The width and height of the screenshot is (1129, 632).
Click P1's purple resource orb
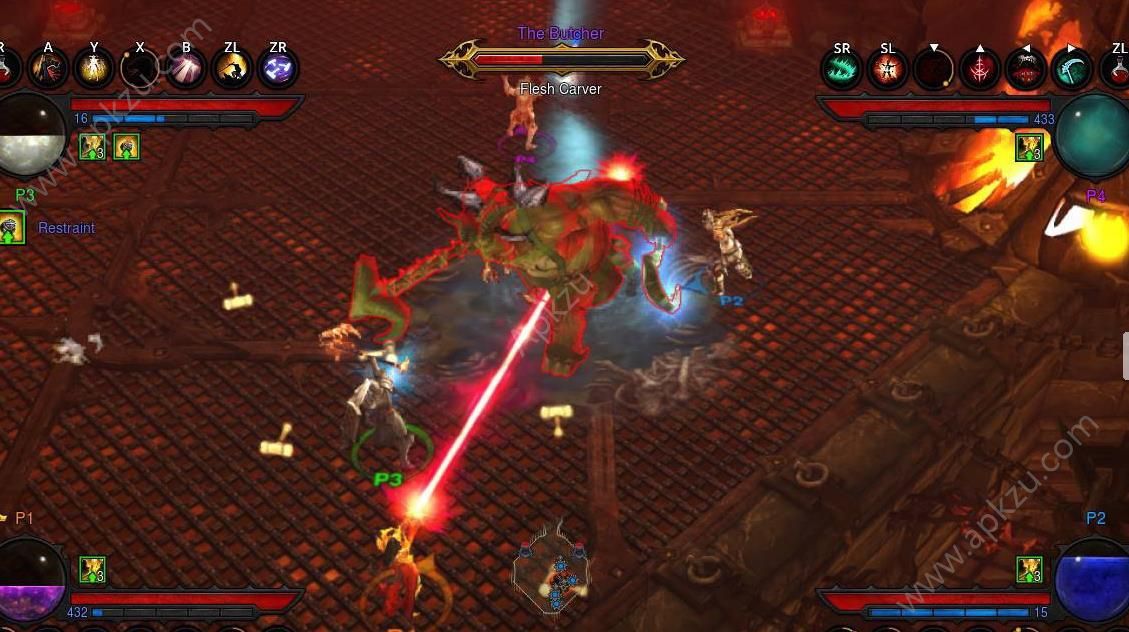coord(30,580)
